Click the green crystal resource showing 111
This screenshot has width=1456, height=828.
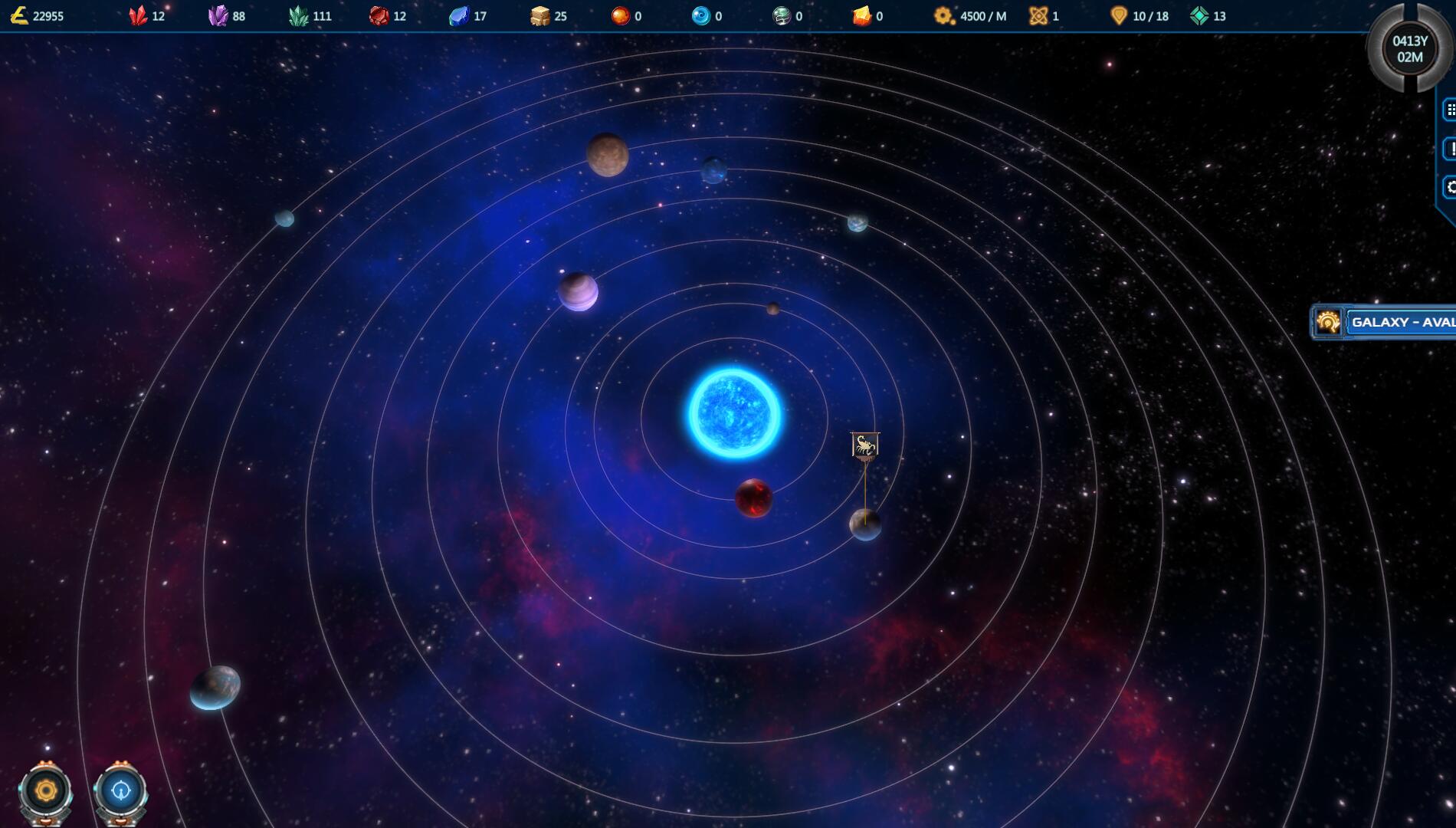[299, 15]
